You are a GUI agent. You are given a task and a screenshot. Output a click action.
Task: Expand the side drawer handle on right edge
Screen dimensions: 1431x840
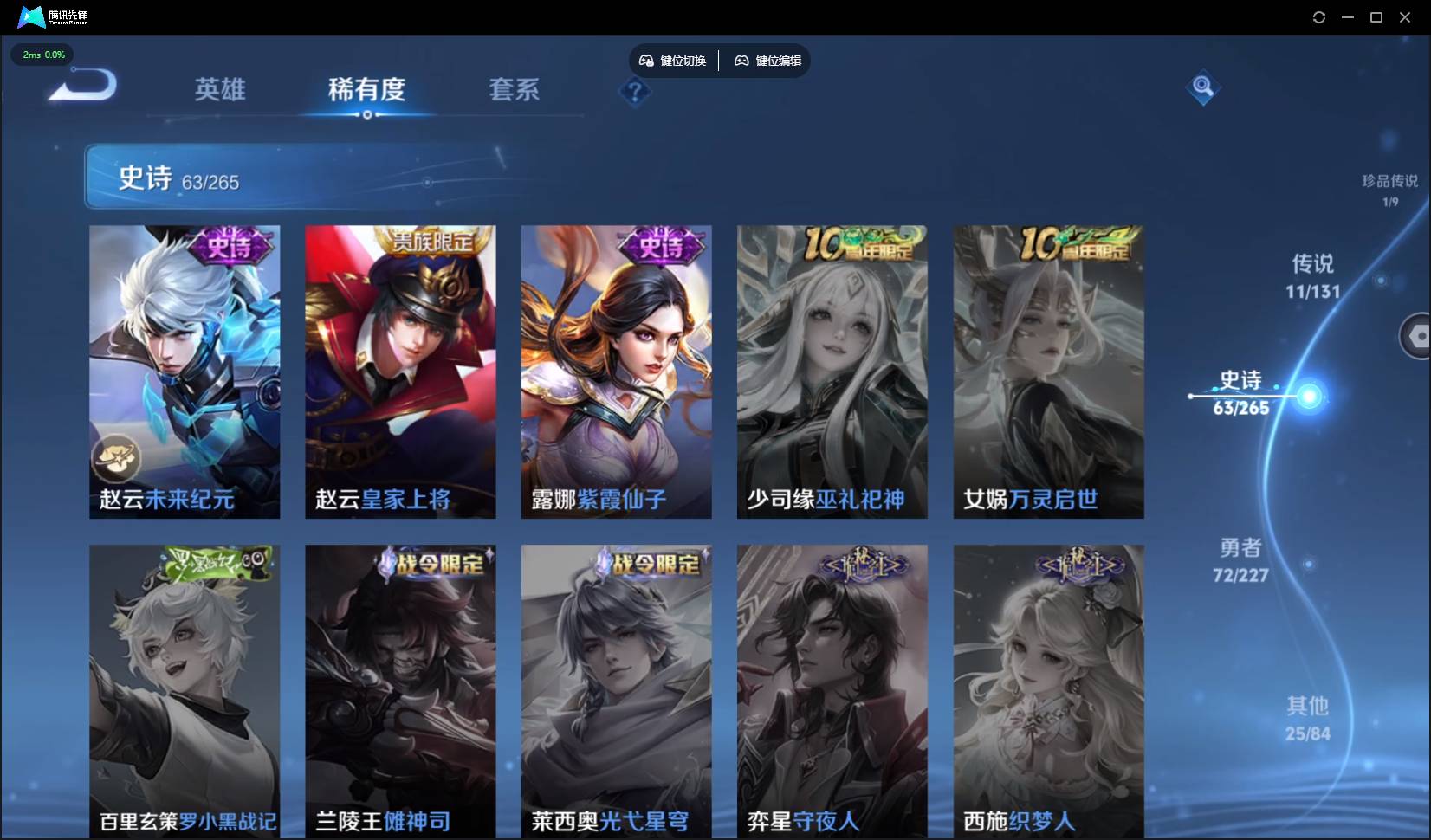pos(1418,336)
